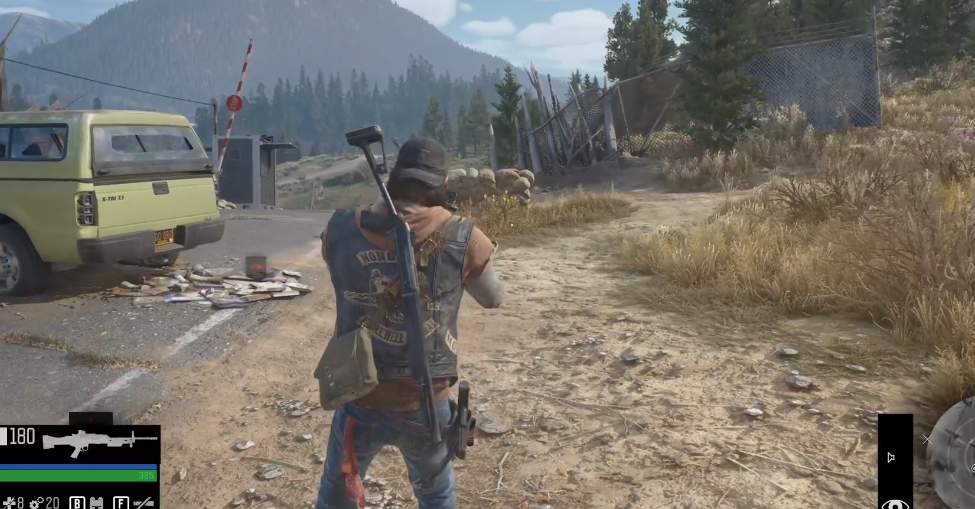Click the eye visibility indicator icon
Screen dimensions: 975x509
[895, 503]
